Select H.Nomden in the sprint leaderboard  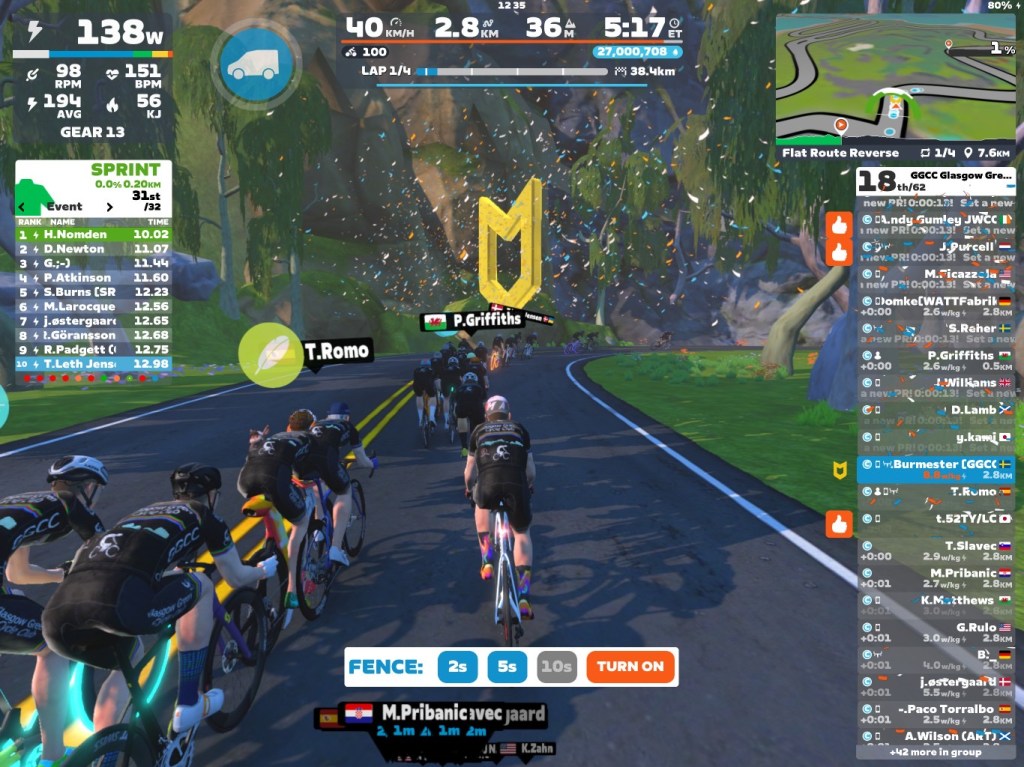click(93, 234)
